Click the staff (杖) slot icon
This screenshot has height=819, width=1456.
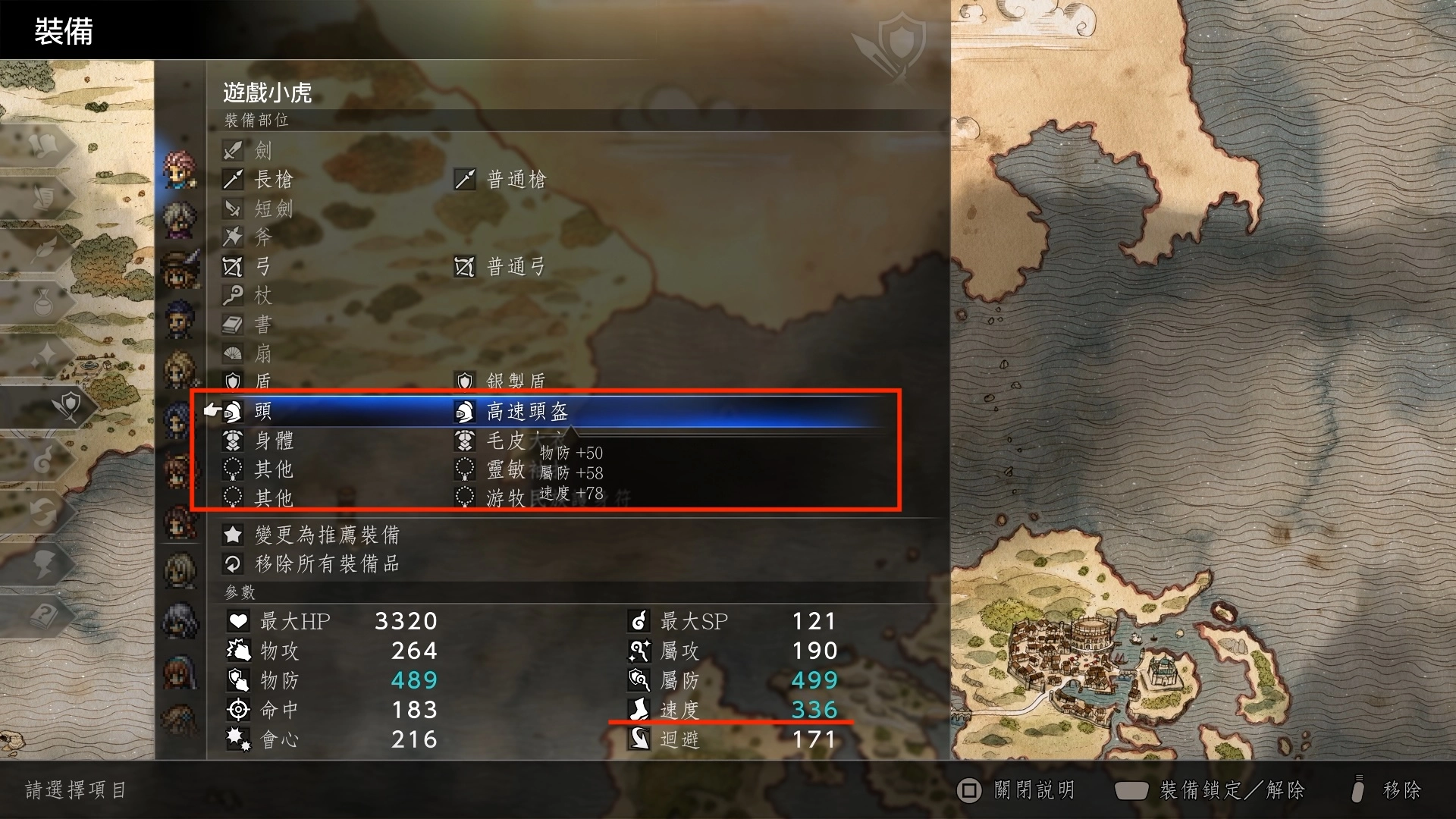[232, 296]
